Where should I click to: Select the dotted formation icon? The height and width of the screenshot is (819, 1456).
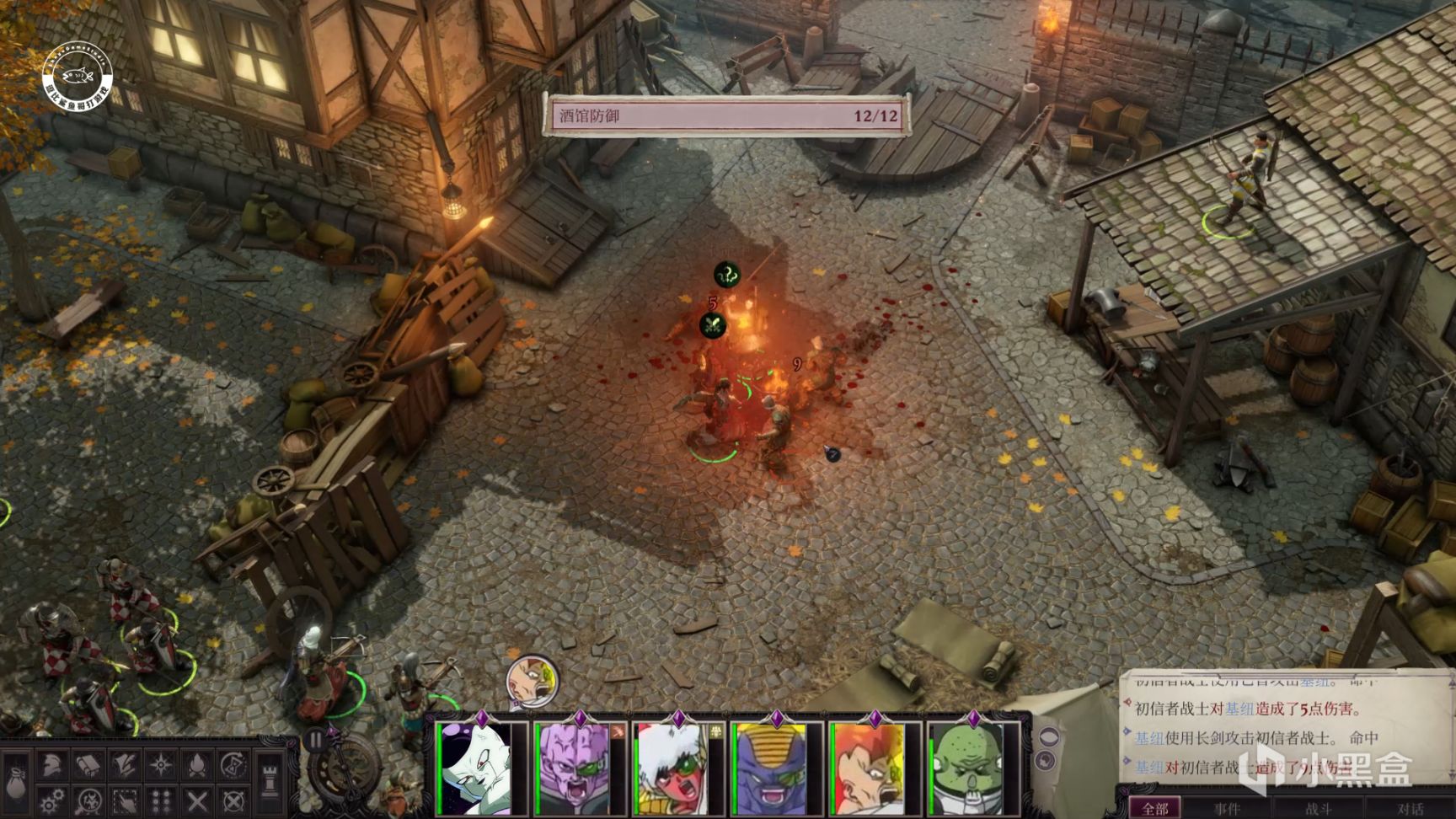click(160, 800)
